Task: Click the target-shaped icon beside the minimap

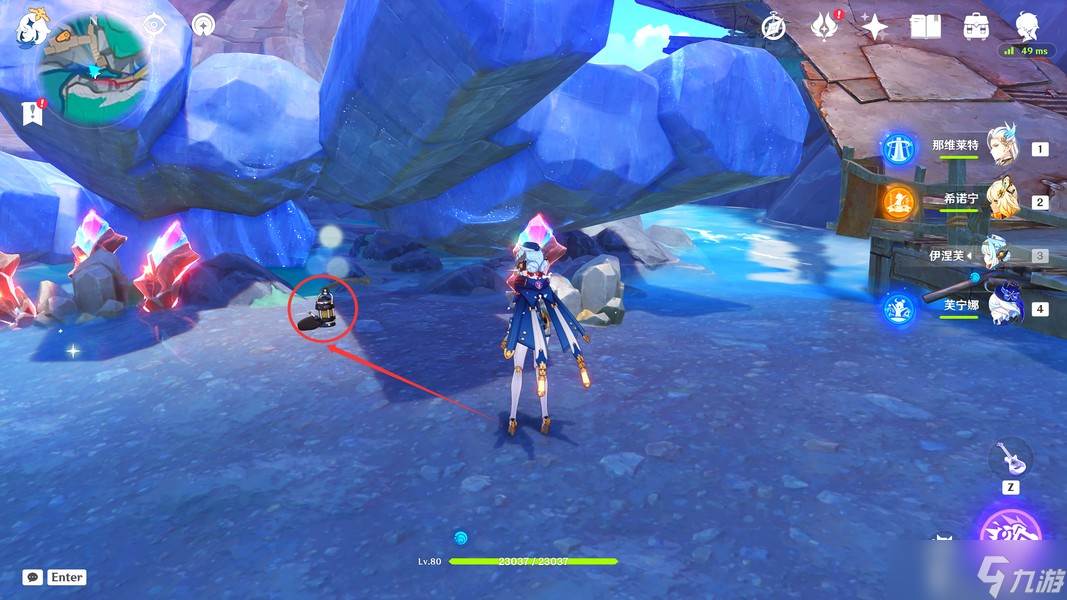Action: pos(153,26)
